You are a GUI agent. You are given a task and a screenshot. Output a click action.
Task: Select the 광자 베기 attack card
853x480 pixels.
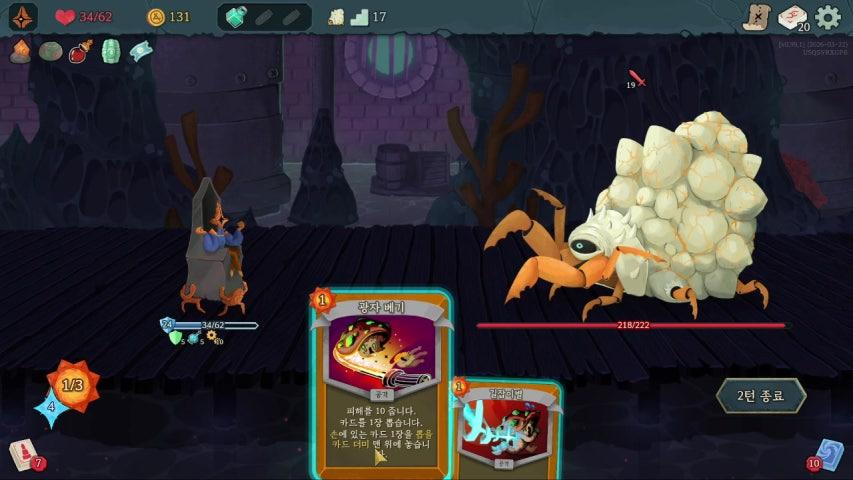[x=380, y=380]
